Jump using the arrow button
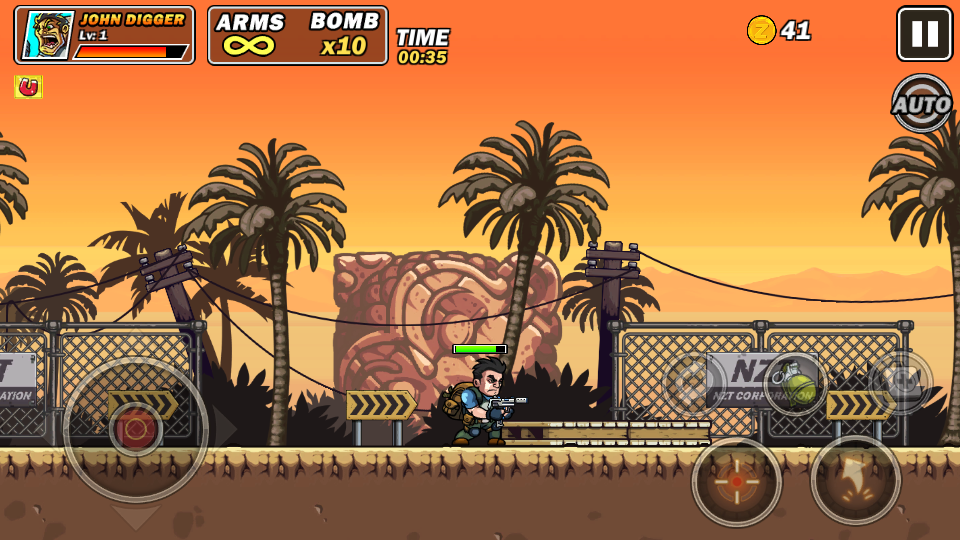This screenshot has width=960, height=540. click(x=856, y=480)
